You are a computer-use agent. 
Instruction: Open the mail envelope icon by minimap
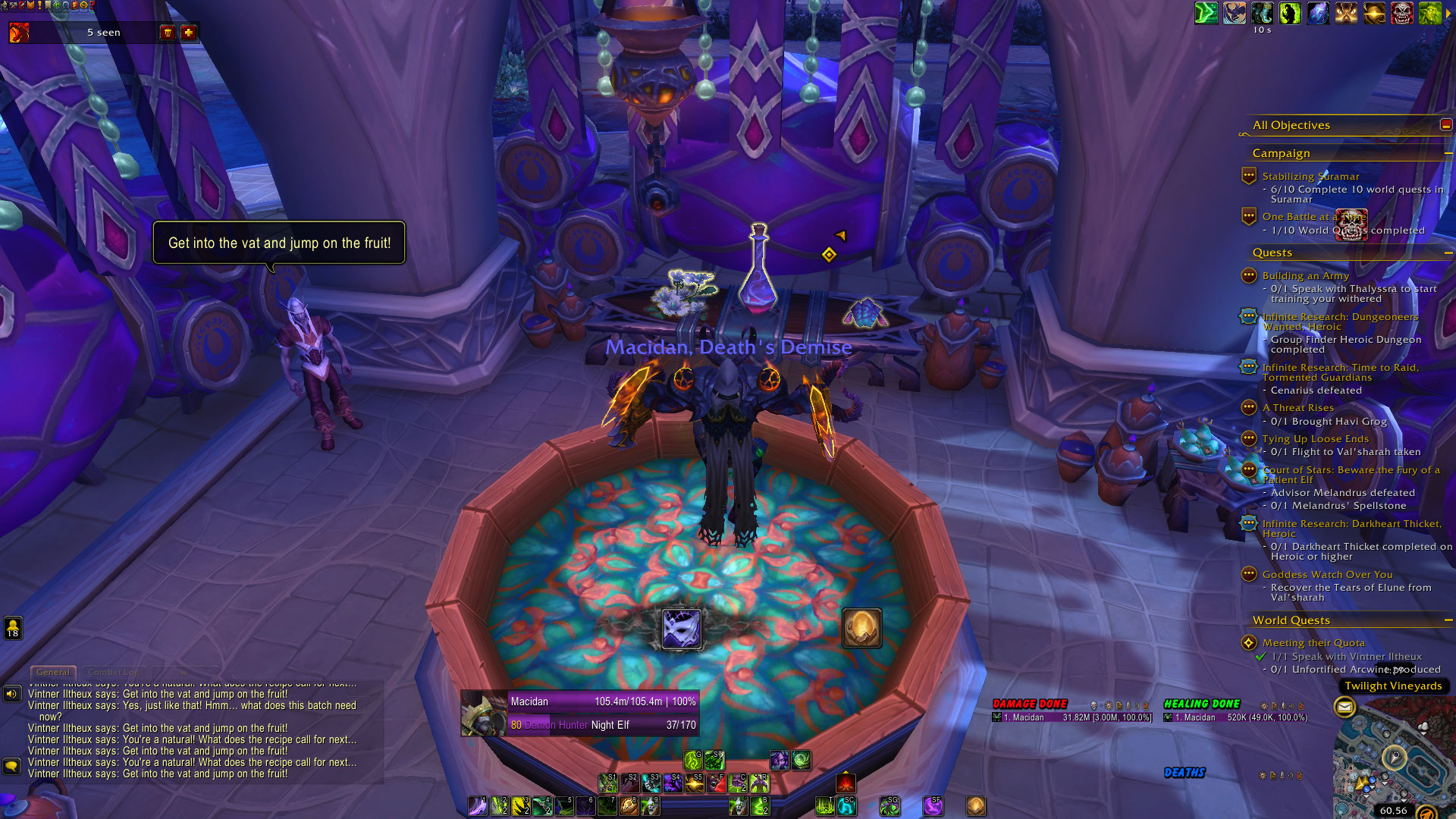point(1345,708)
